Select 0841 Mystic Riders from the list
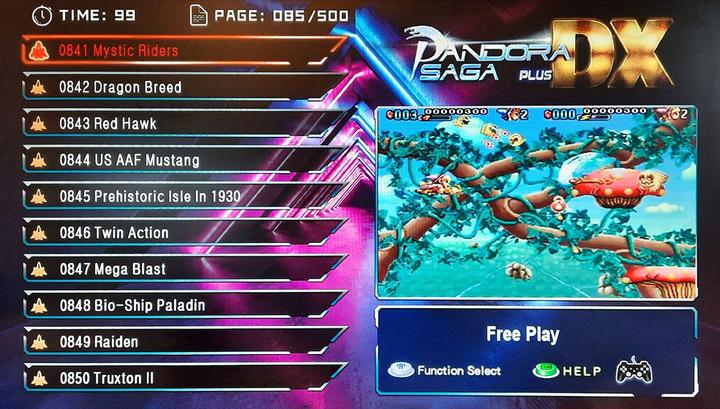 point(120,51)
